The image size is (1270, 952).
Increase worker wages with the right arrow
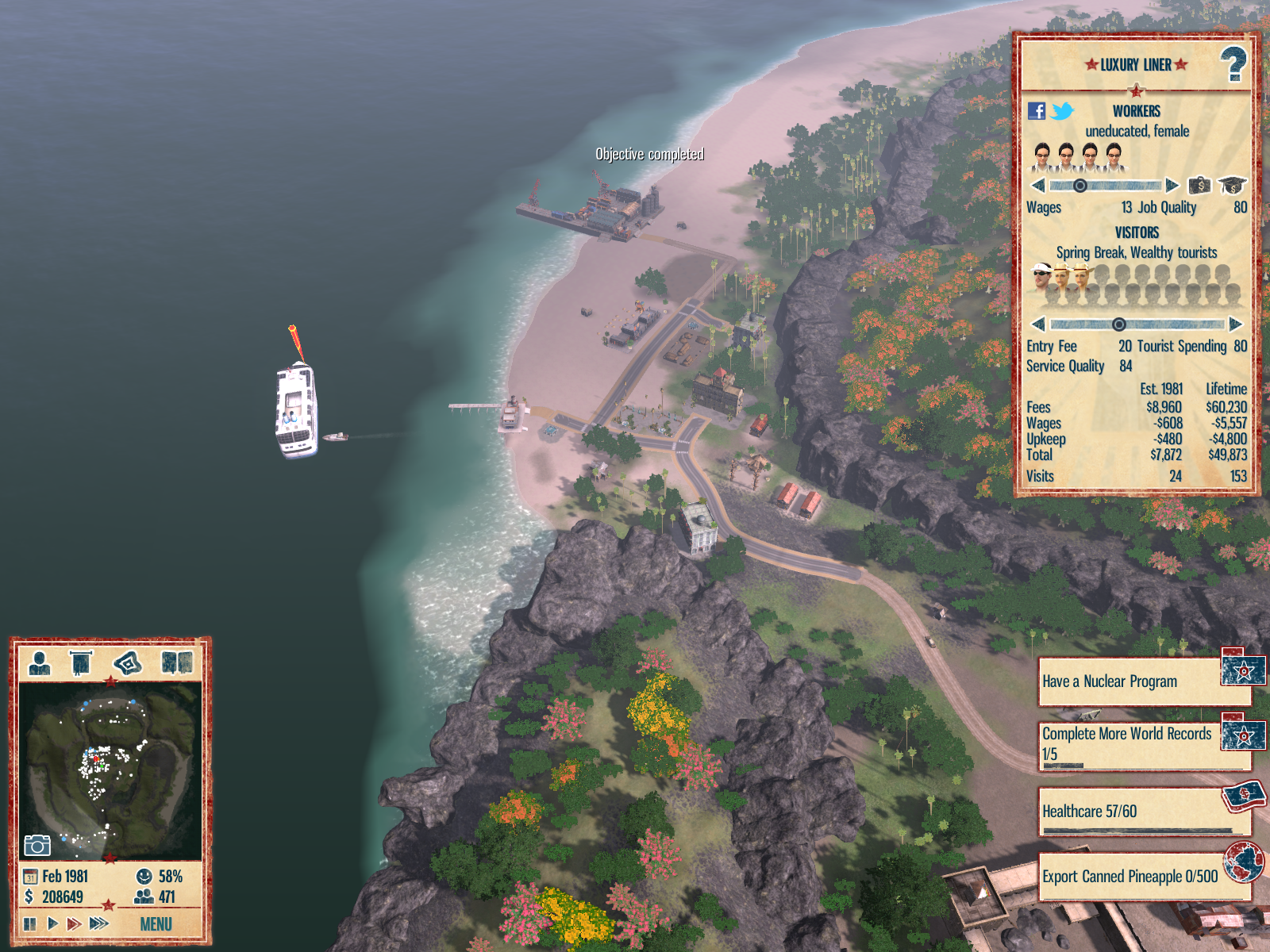pyautogui.click(x=1172, y=186)
